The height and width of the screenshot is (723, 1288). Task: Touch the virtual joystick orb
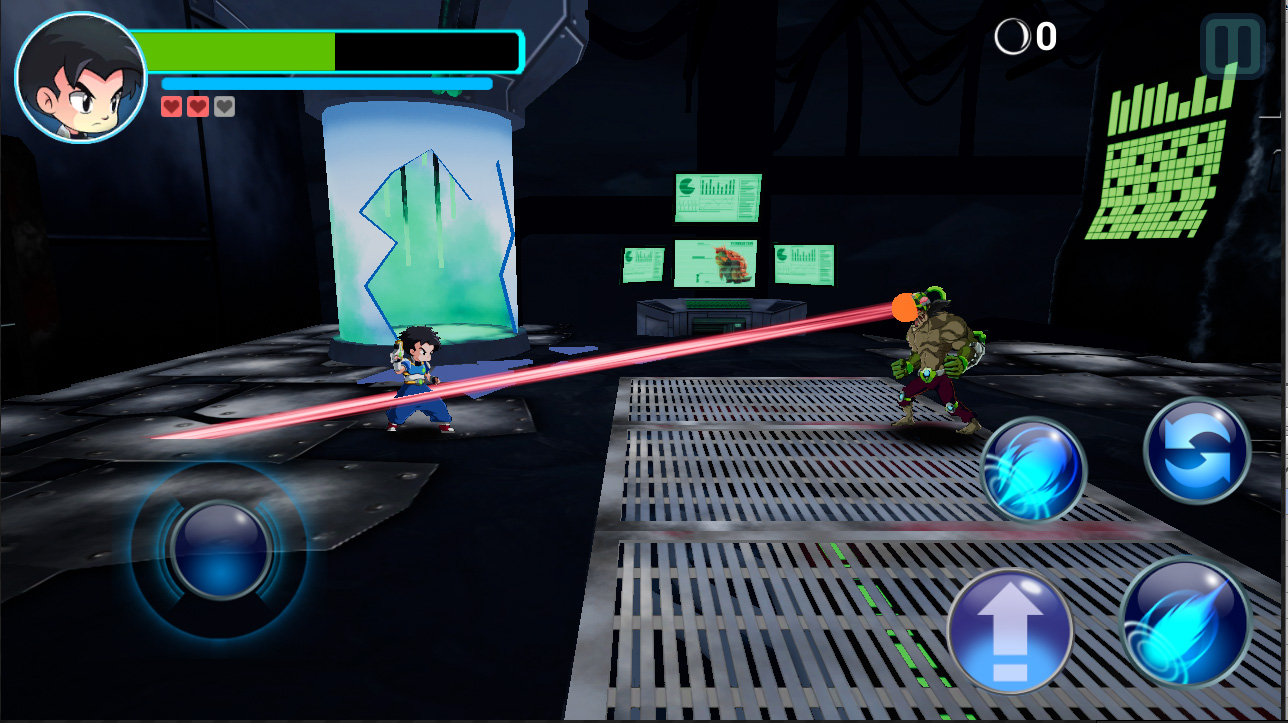[220, 549]
